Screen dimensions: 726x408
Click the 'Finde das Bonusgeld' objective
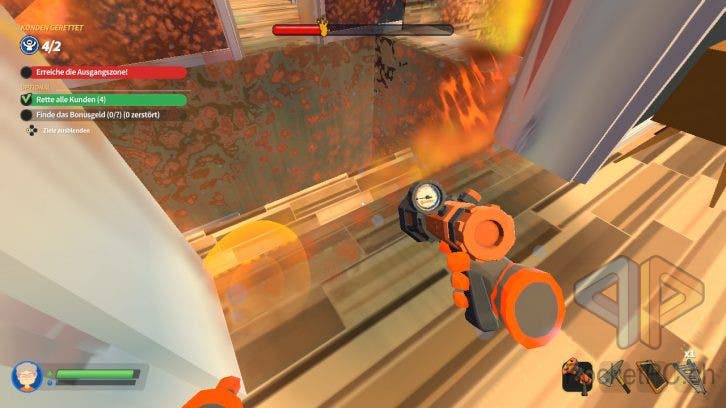click(102, 115)
